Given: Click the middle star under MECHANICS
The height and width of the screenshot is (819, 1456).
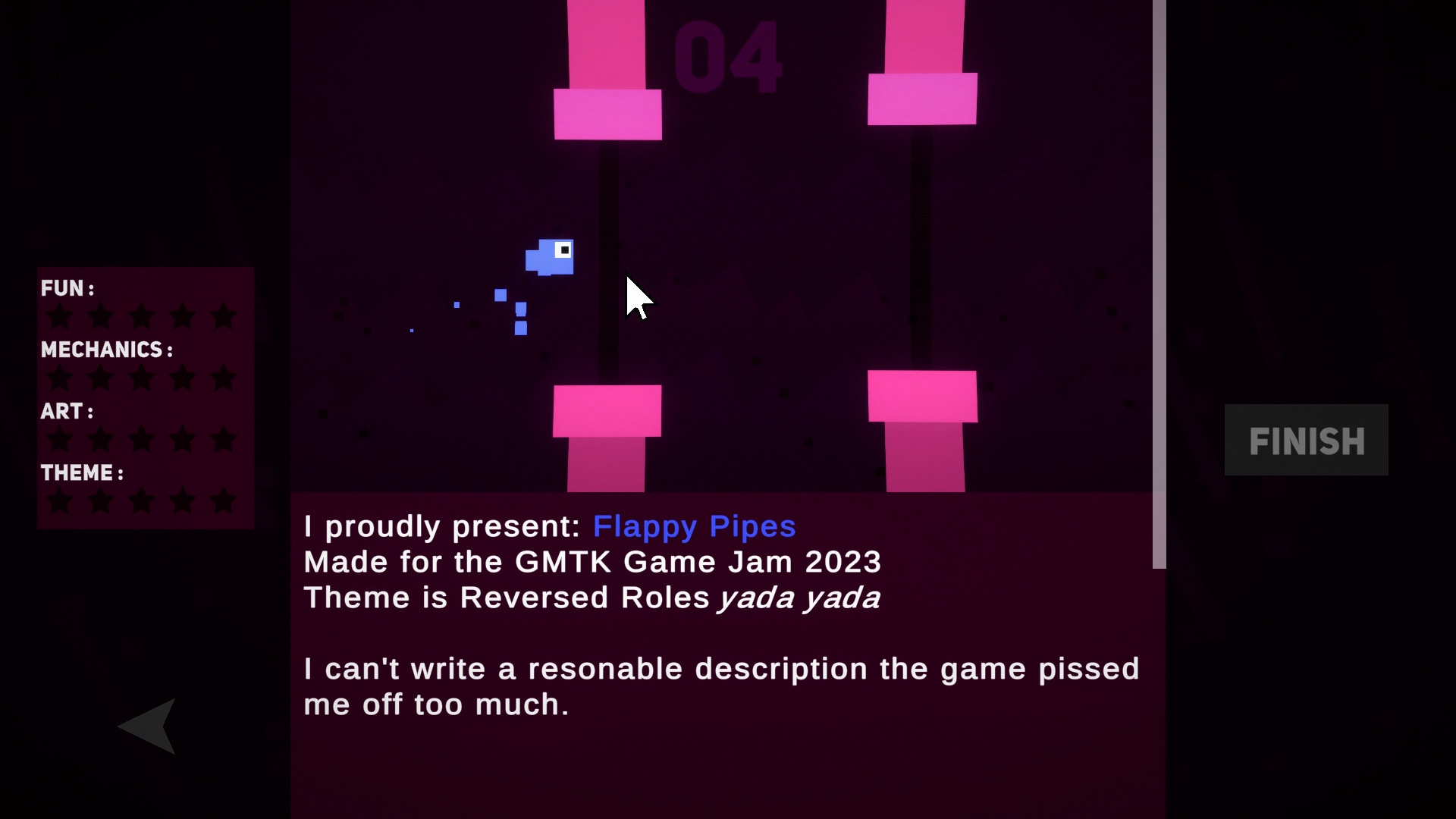Looking at the screenshot, I should [x=142, y=377].
